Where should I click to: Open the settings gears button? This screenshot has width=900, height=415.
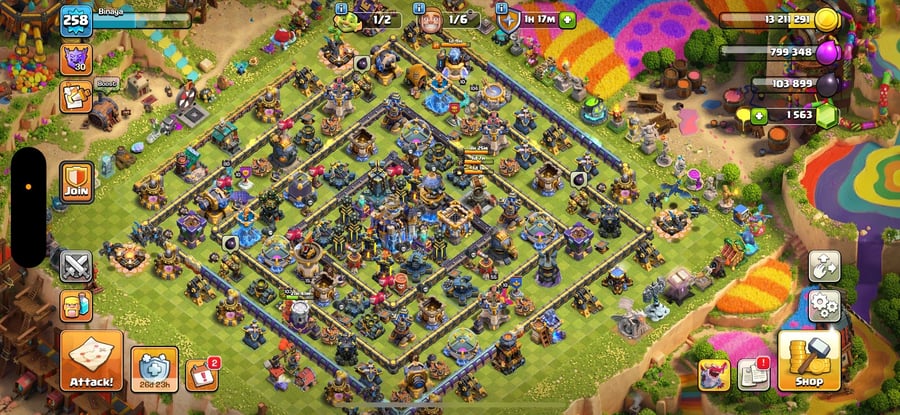[x=824, y=303]
